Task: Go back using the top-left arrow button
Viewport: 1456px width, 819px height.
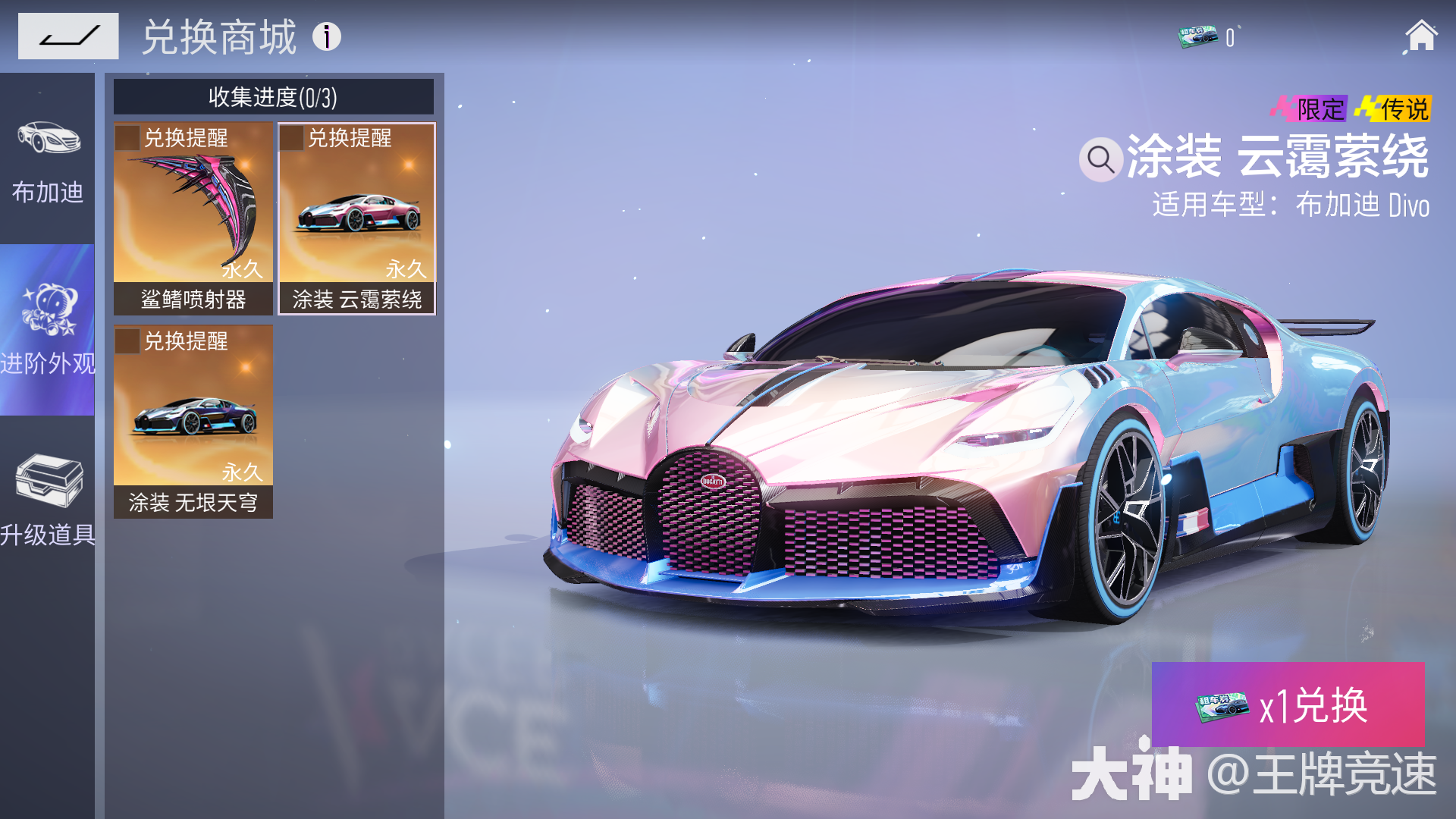Action: (68, 36)
